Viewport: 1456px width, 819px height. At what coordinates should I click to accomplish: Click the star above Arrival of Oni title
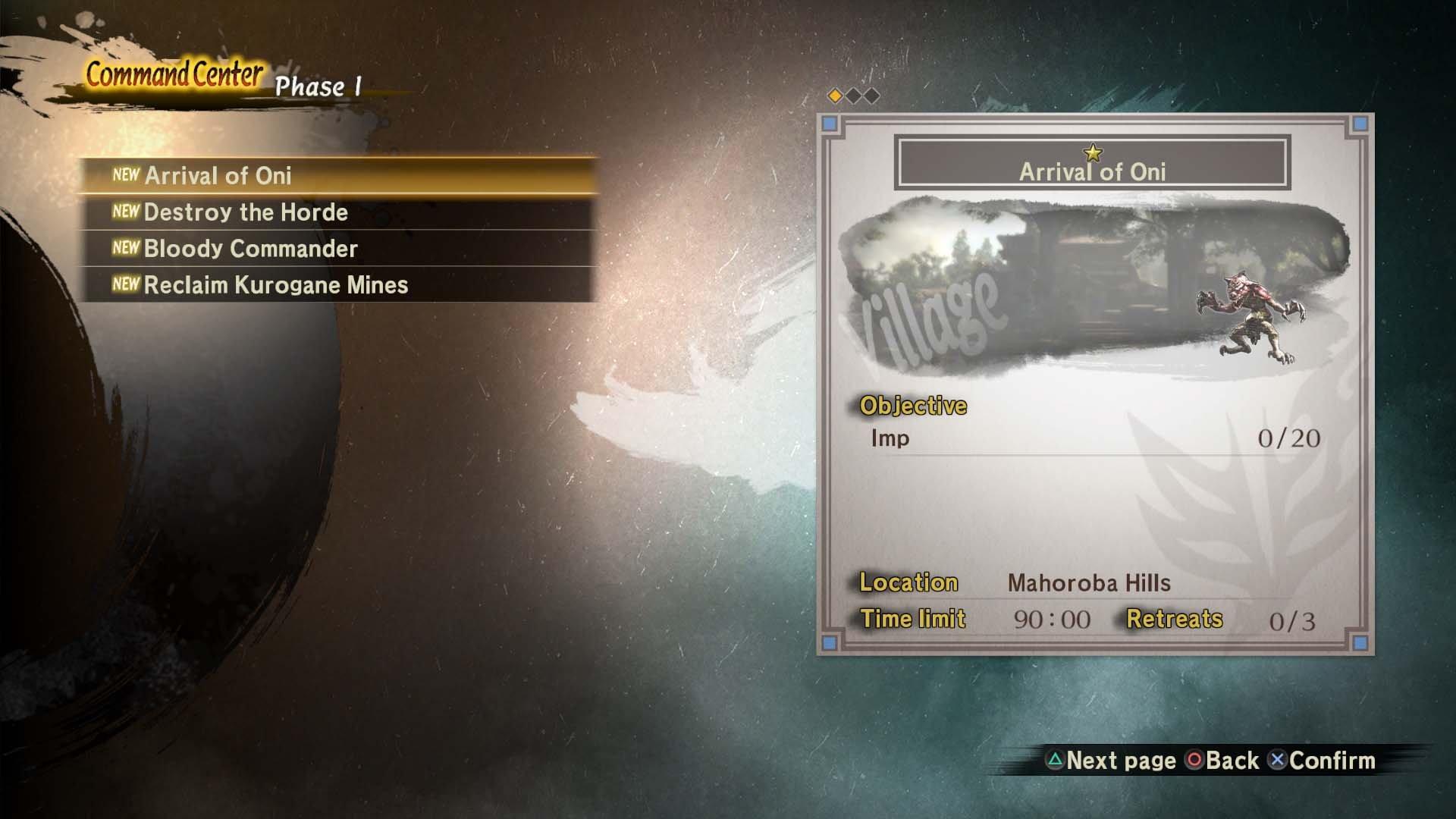[x=1092, y=154]
